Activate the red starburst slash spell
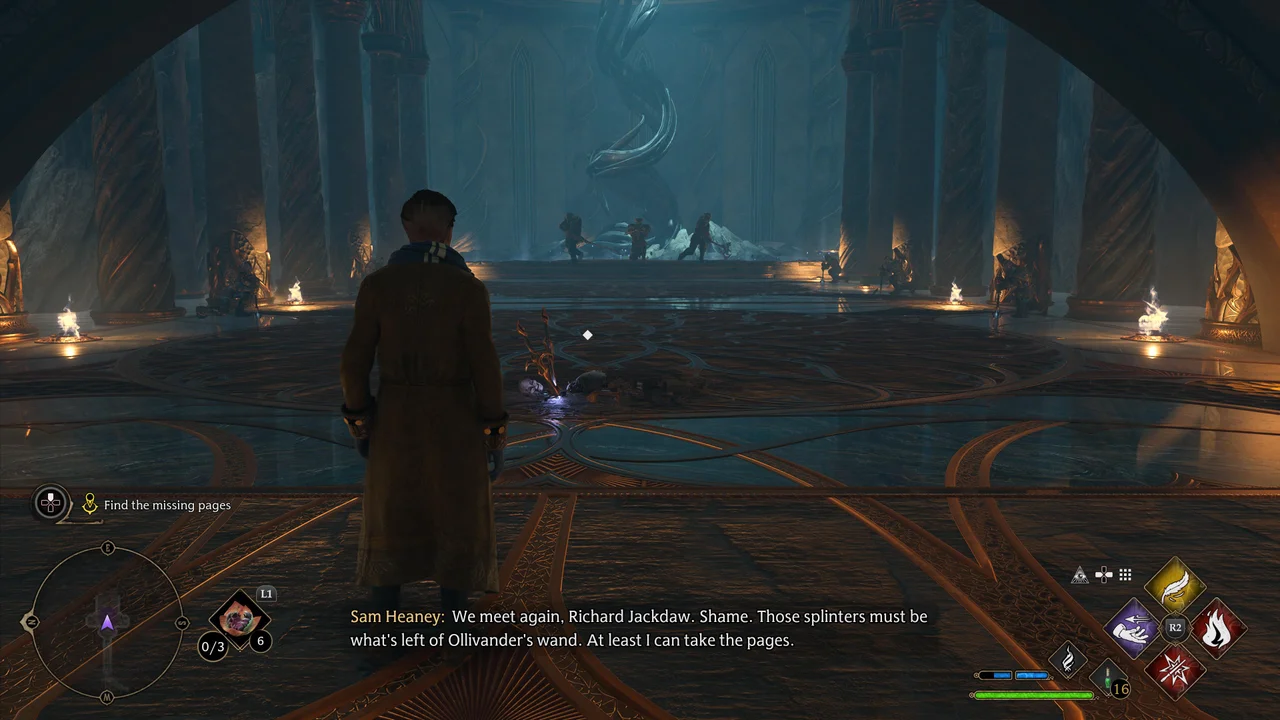The image size is (1280, 720). [x=1175, y=669]
